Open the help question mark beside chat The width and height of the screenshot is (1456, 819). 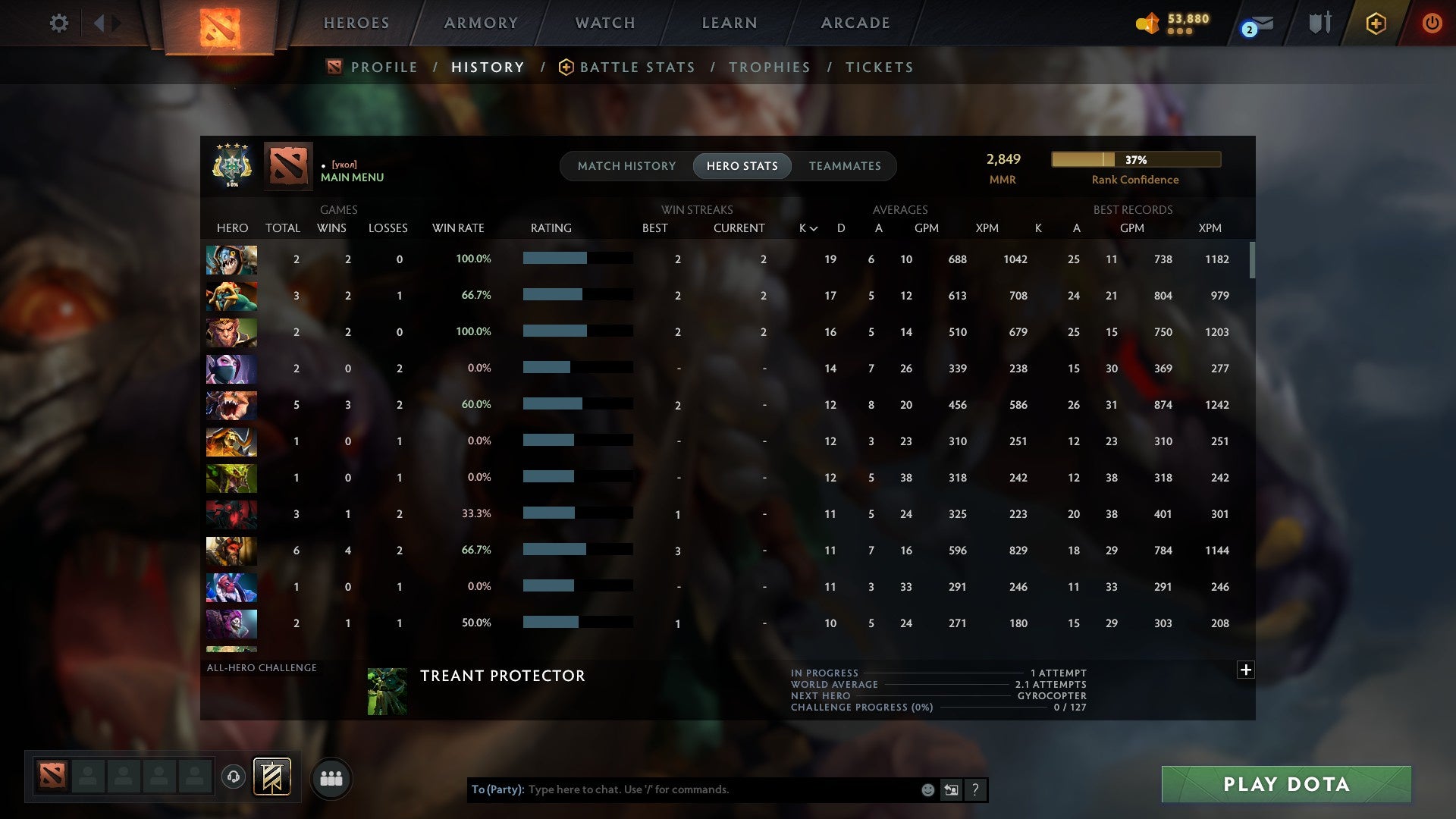click(x=975, y=789)
